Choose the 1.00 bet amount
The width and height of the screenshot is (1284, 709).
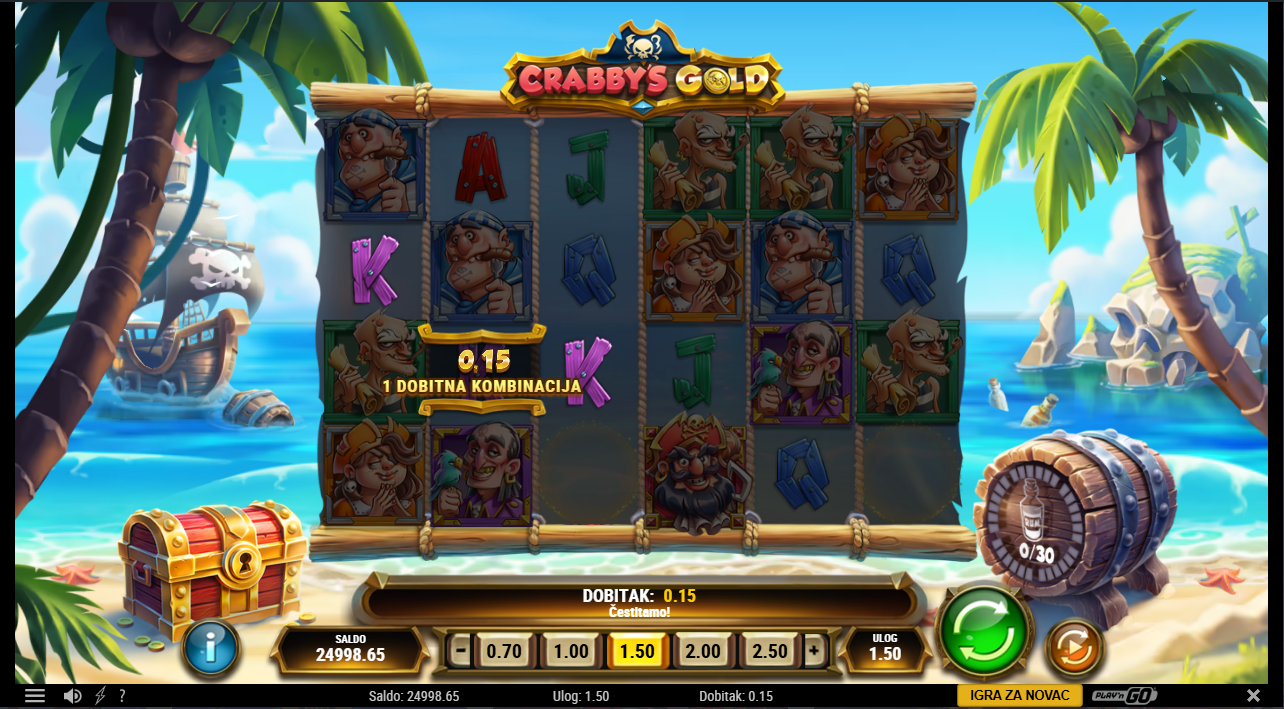[x=571, y=651]
